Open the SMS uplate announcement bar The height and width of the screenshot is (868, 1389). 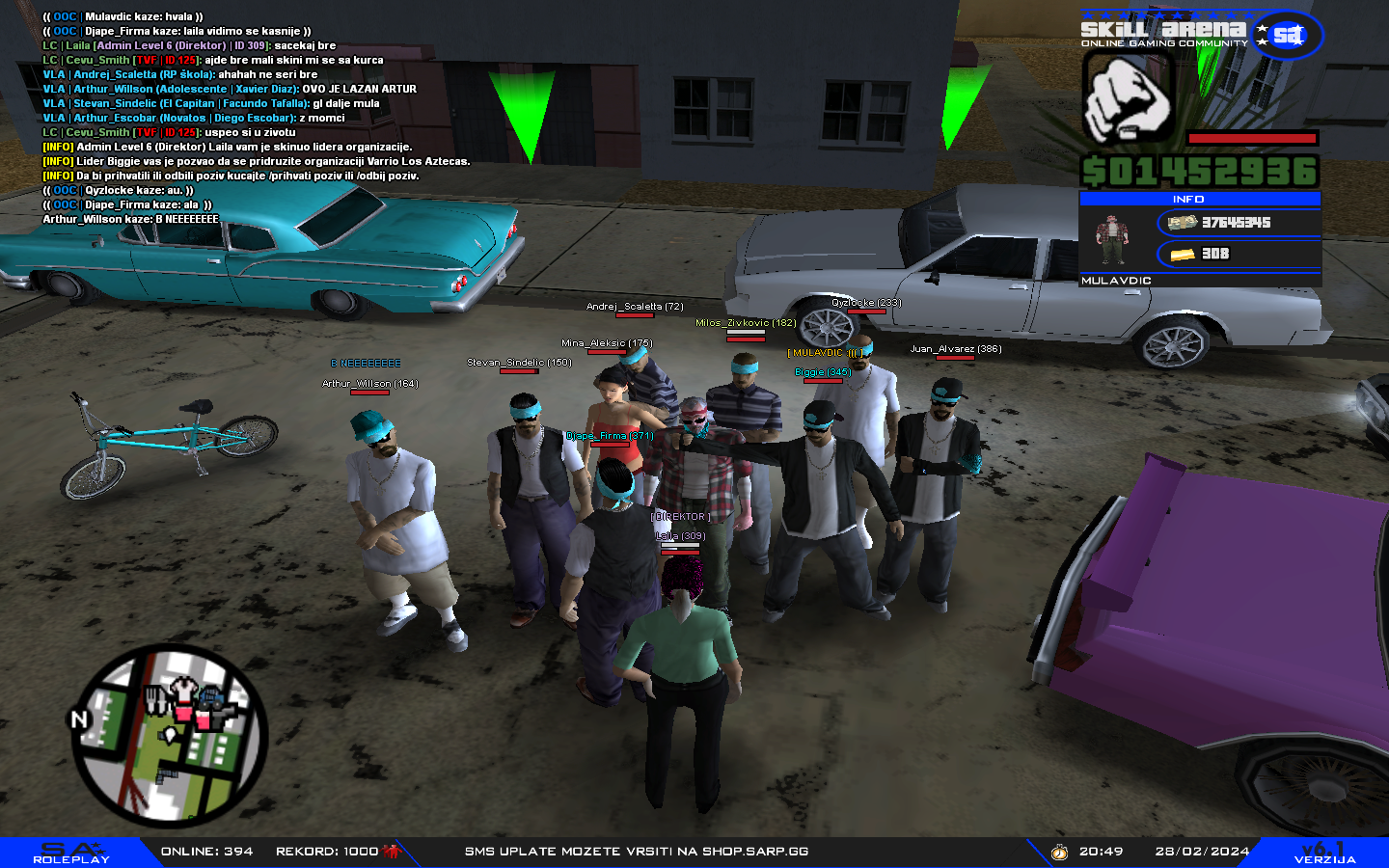point(637,851)
